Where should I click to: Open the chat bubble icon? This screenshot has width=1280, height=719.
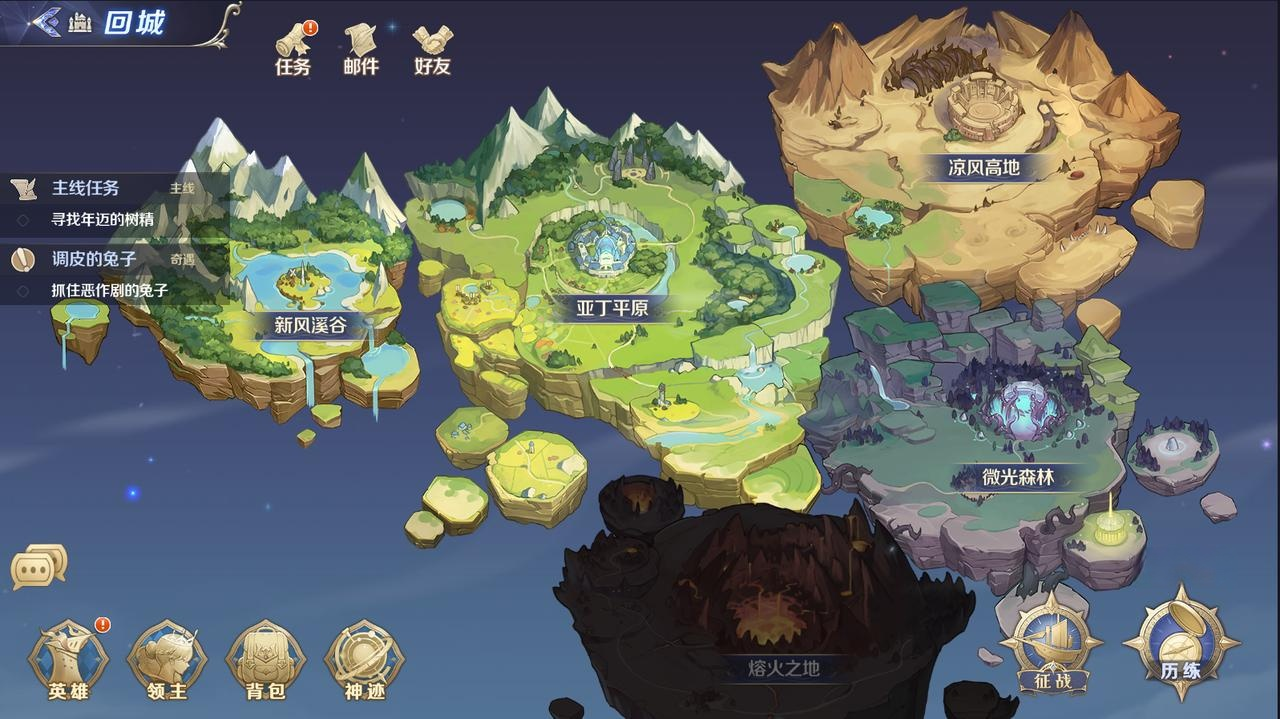tap(39, 567)
